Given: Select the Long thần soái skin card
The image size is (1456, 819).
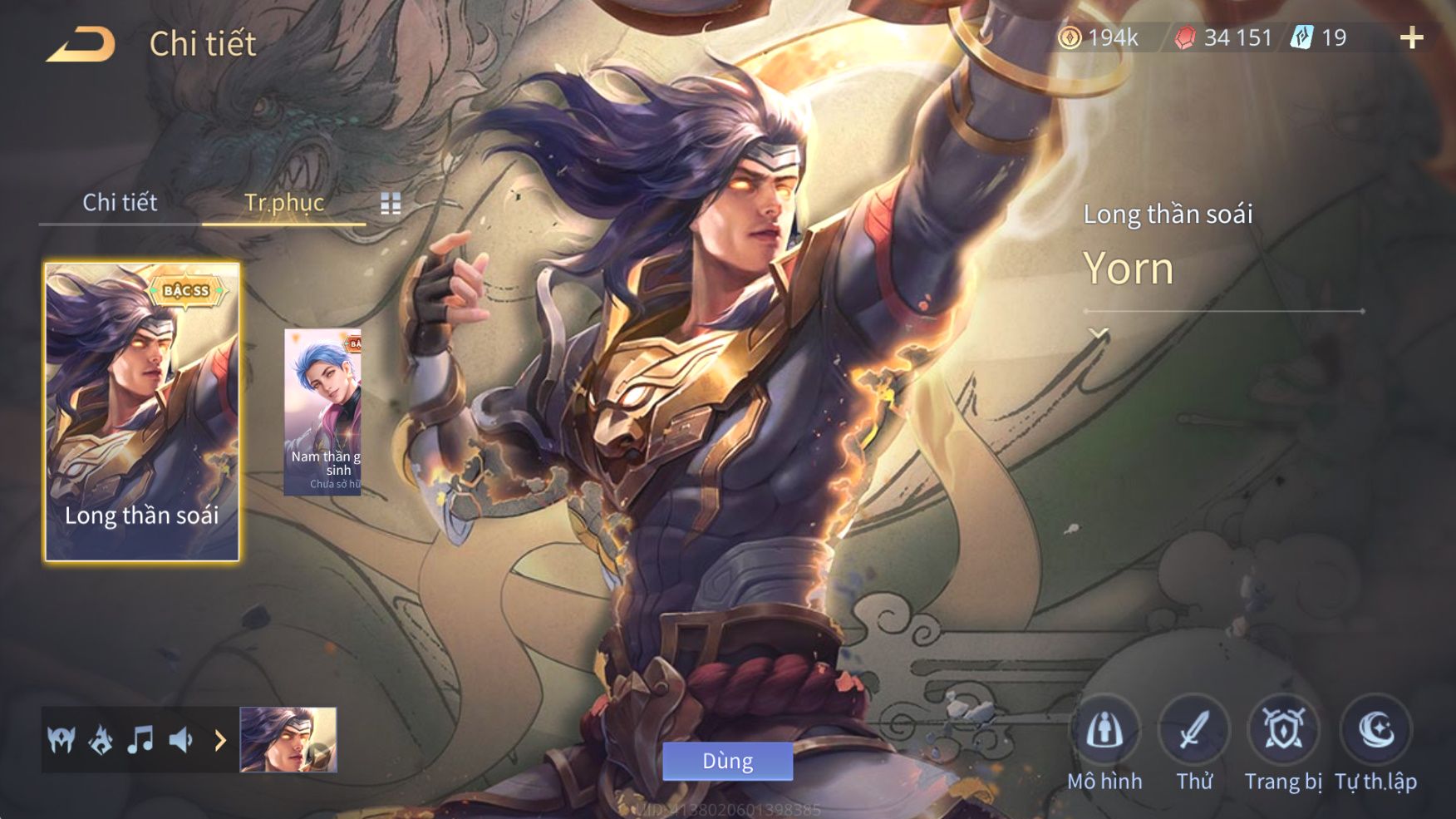Looking at the screenshot, I should 142,412.
